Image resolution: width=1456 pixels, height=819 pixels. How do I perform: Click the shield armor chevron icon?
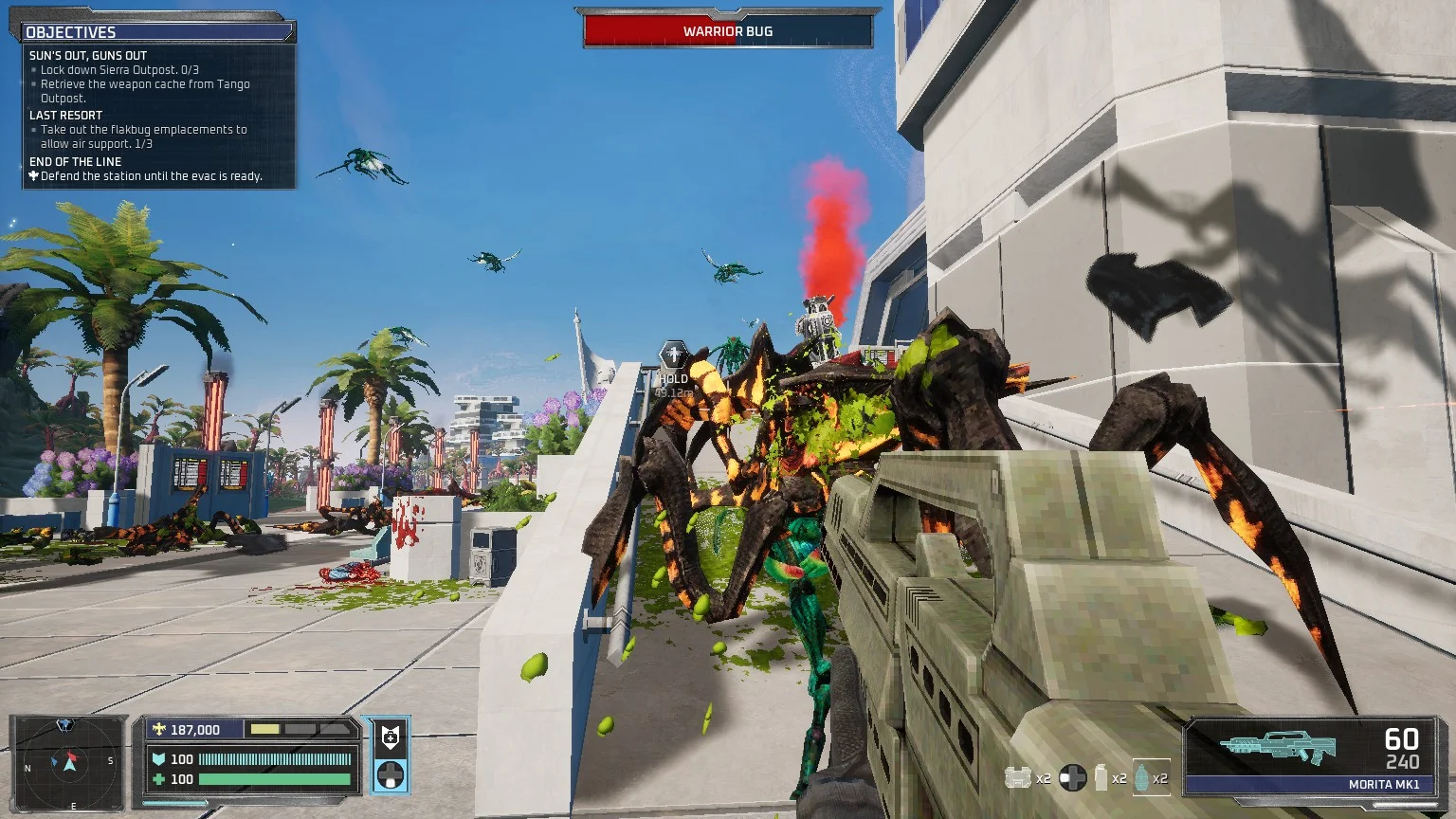158,759
